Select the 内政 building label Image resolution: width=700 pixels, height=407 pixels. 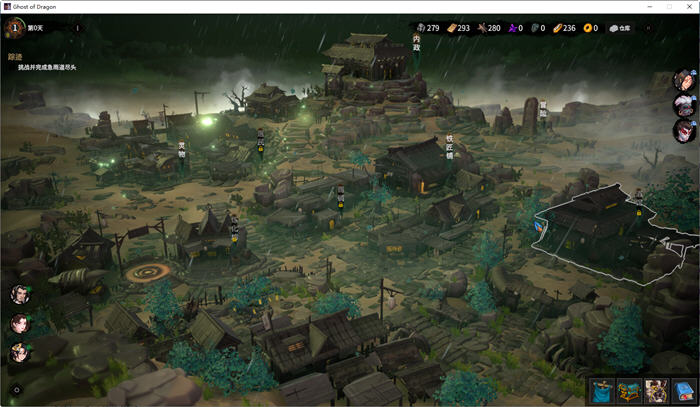point(417,41)
